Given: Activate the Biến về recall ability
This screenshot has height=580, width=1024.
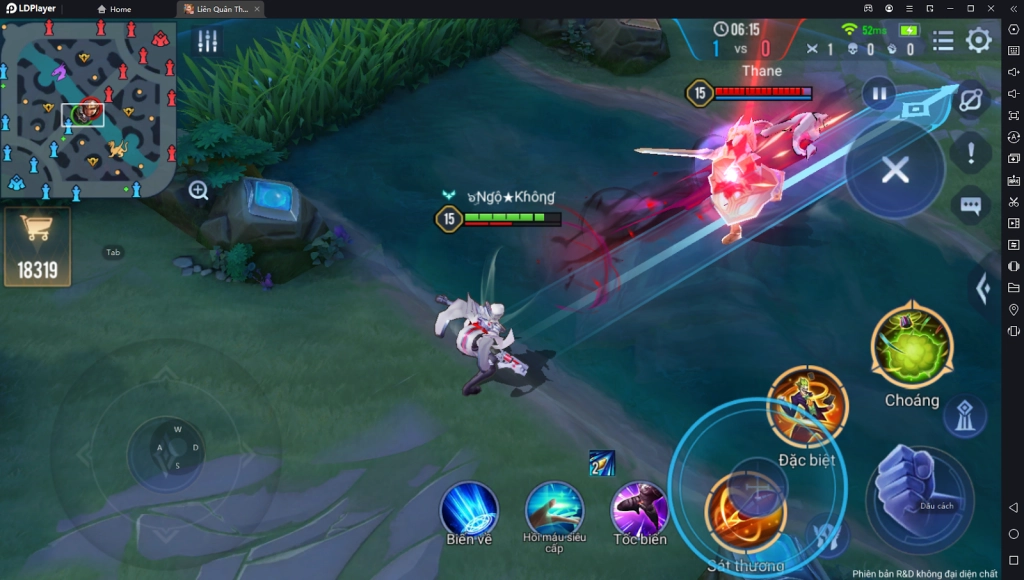Looking at the screenshot, I should (x=469, y=508).
